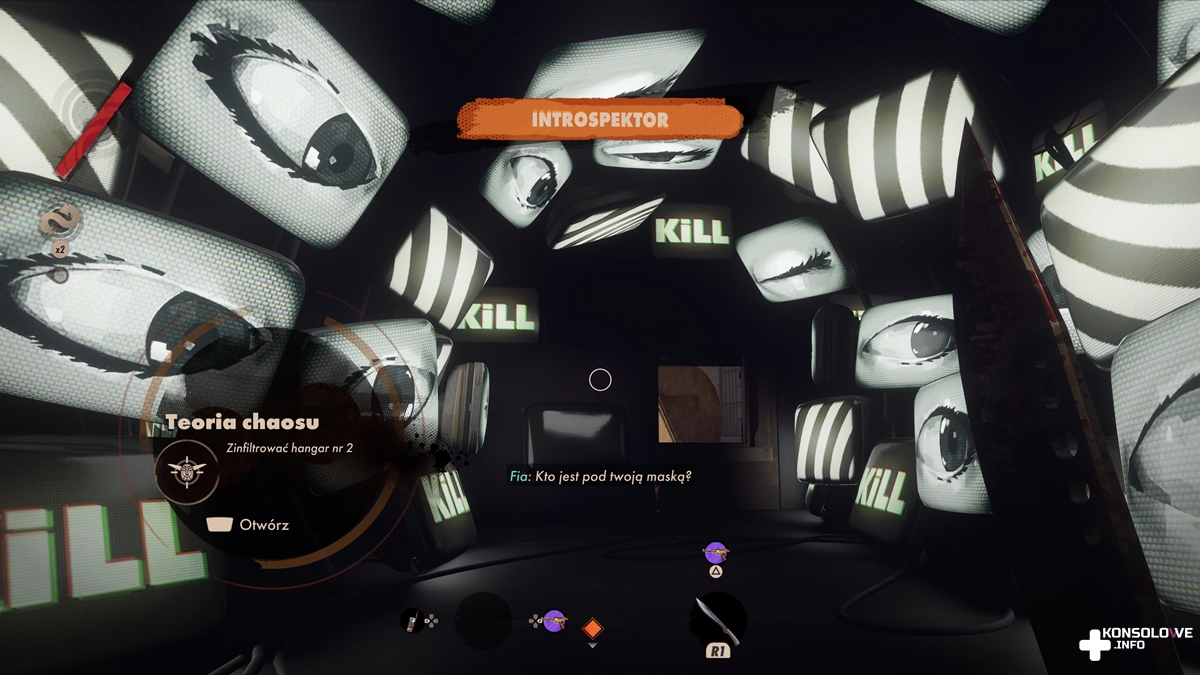Choose the purple gun icon beside the orange diamond
This screenshot has width=1200, height=675.
click(x=554, y=621)
